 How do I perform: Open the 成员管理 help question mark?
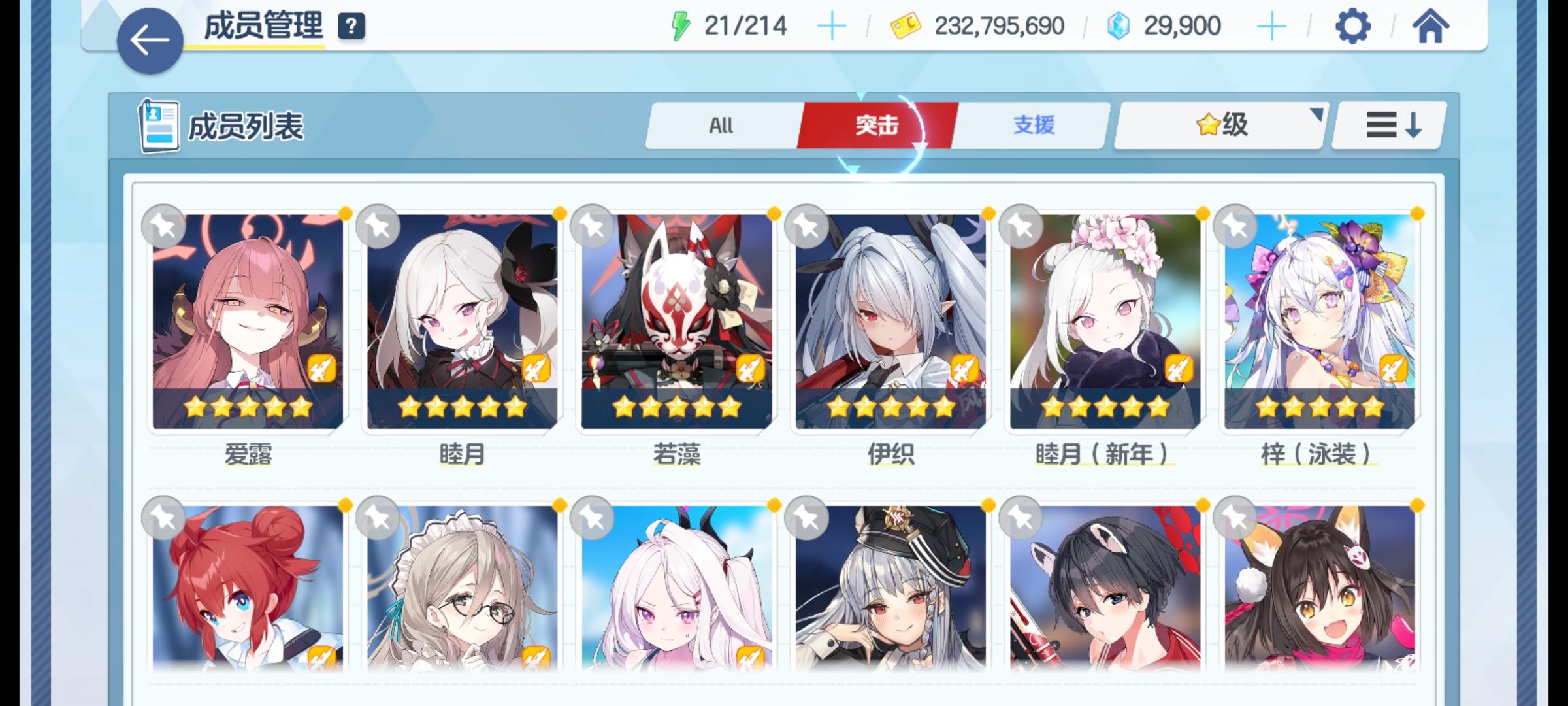click(x=350, y=27)
